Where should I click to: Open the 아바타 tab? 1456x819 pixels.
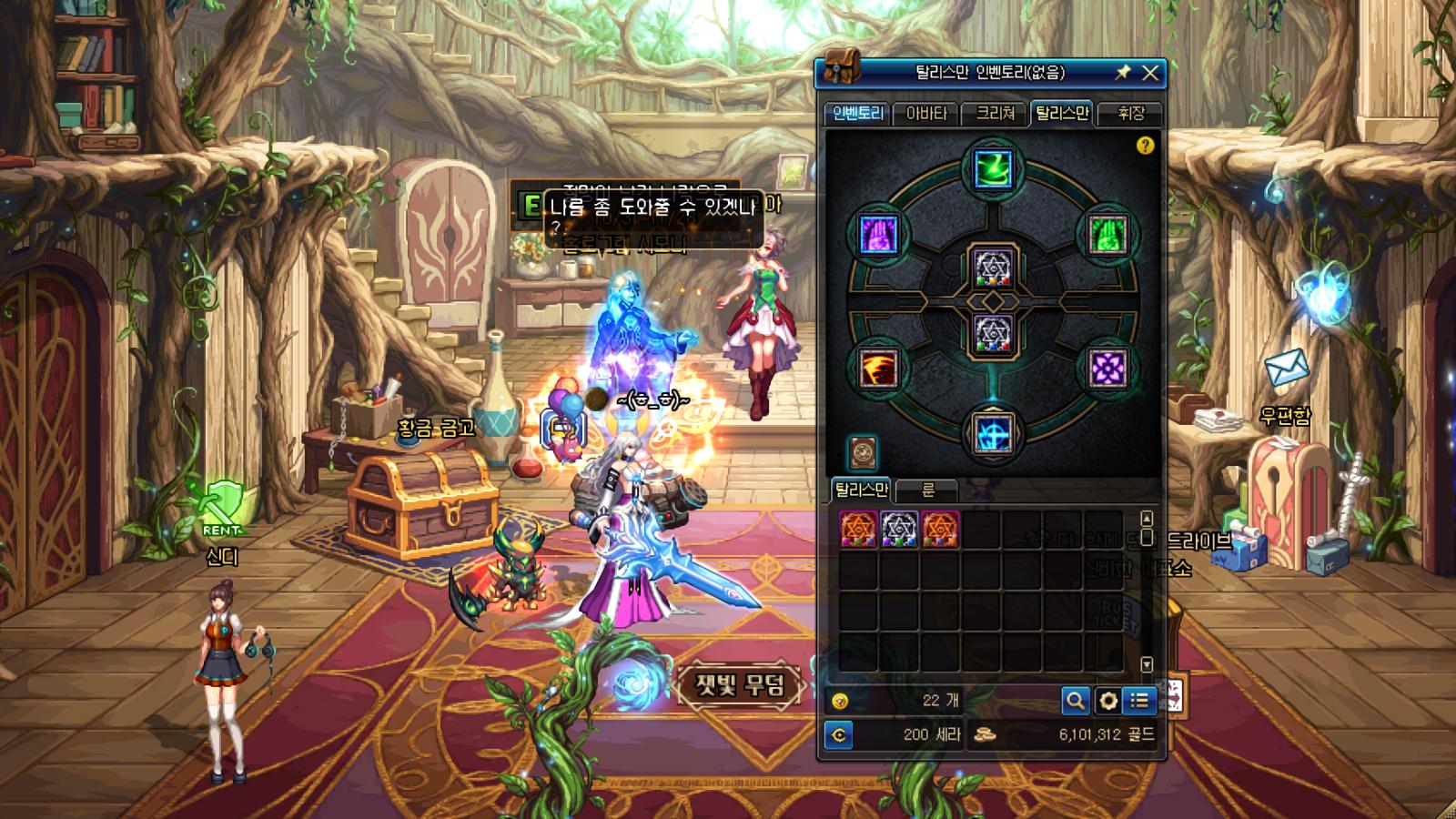pos(926,114)
